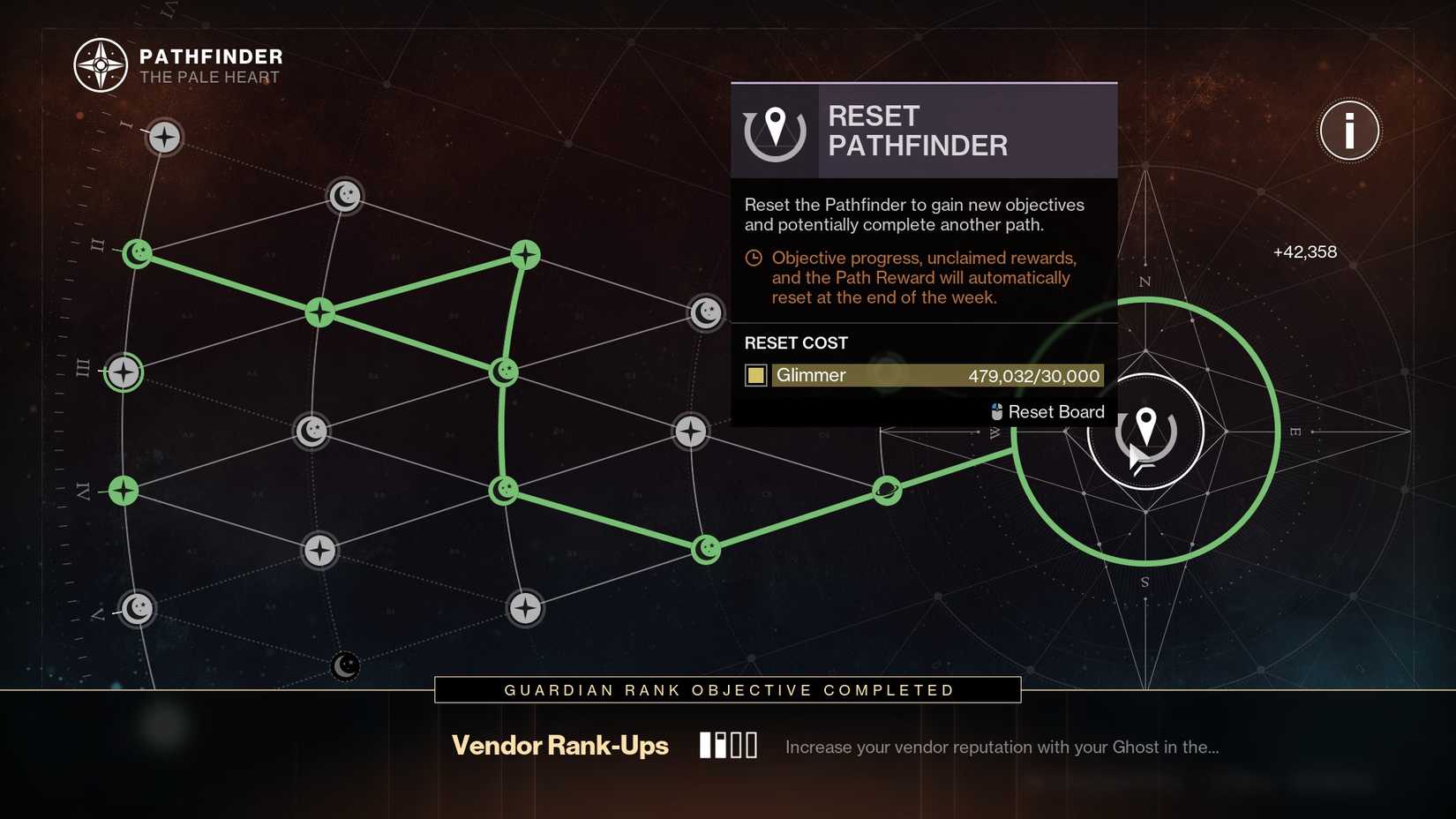Screen dimensions: 1456x819
Task: Select the Pathfinder compass emblem top left
Action: coord(101,64)
